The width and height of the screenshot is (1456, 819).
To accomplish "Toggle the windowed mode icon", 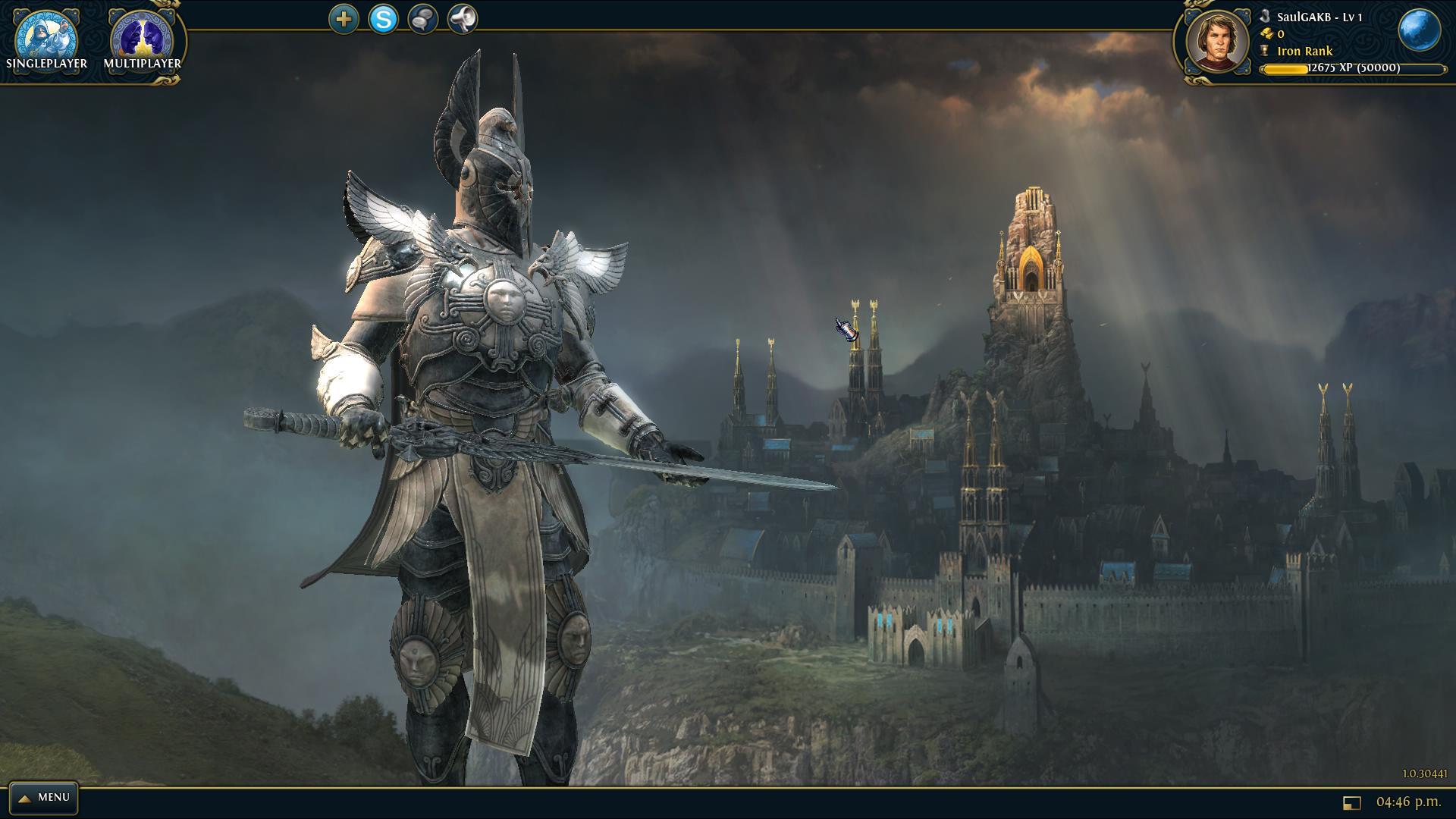I will [x=1351, y=802].
